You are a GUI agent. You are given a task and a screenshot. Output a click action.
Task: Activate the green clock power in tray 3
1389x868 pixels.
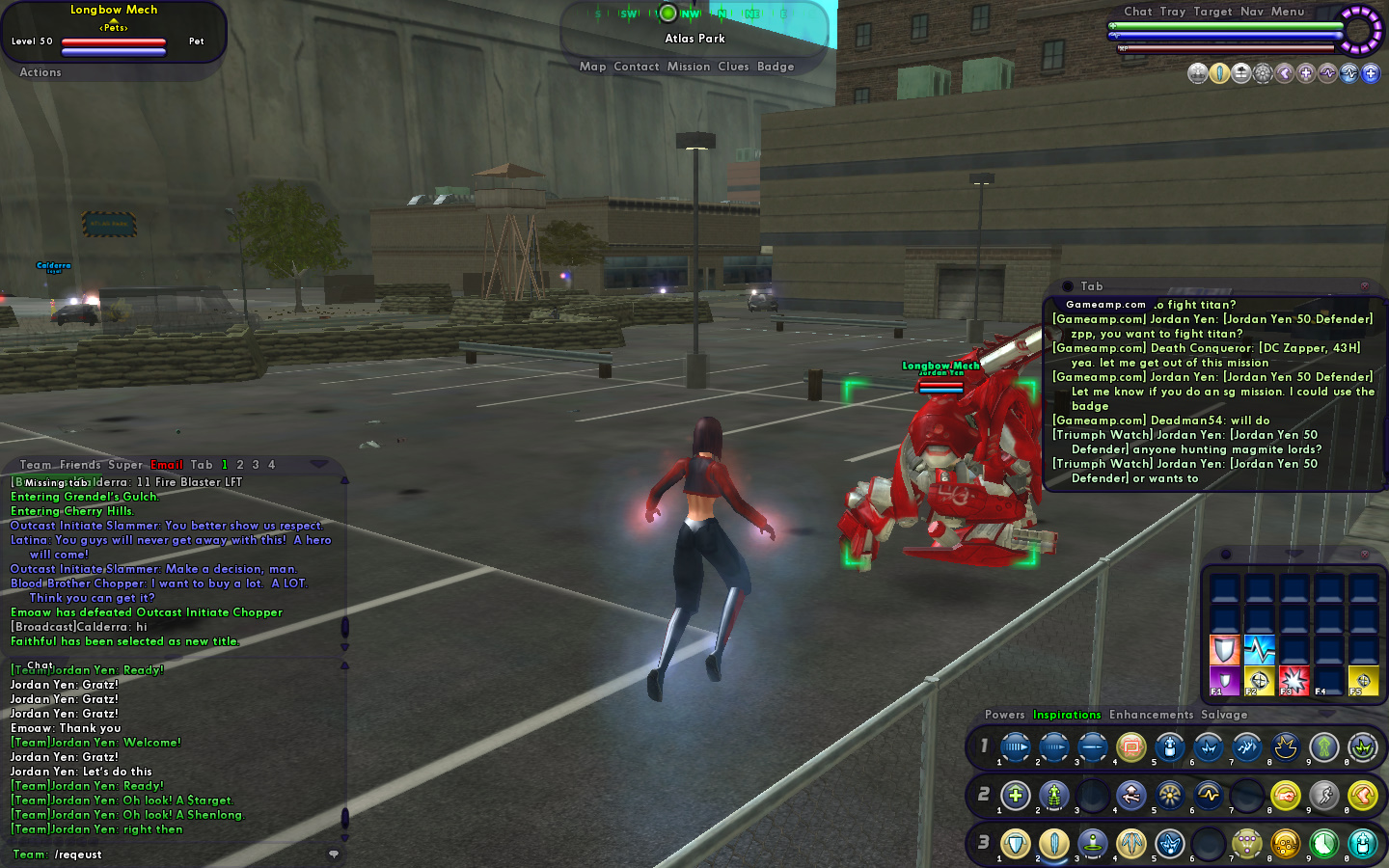(x=1323, y=845)
